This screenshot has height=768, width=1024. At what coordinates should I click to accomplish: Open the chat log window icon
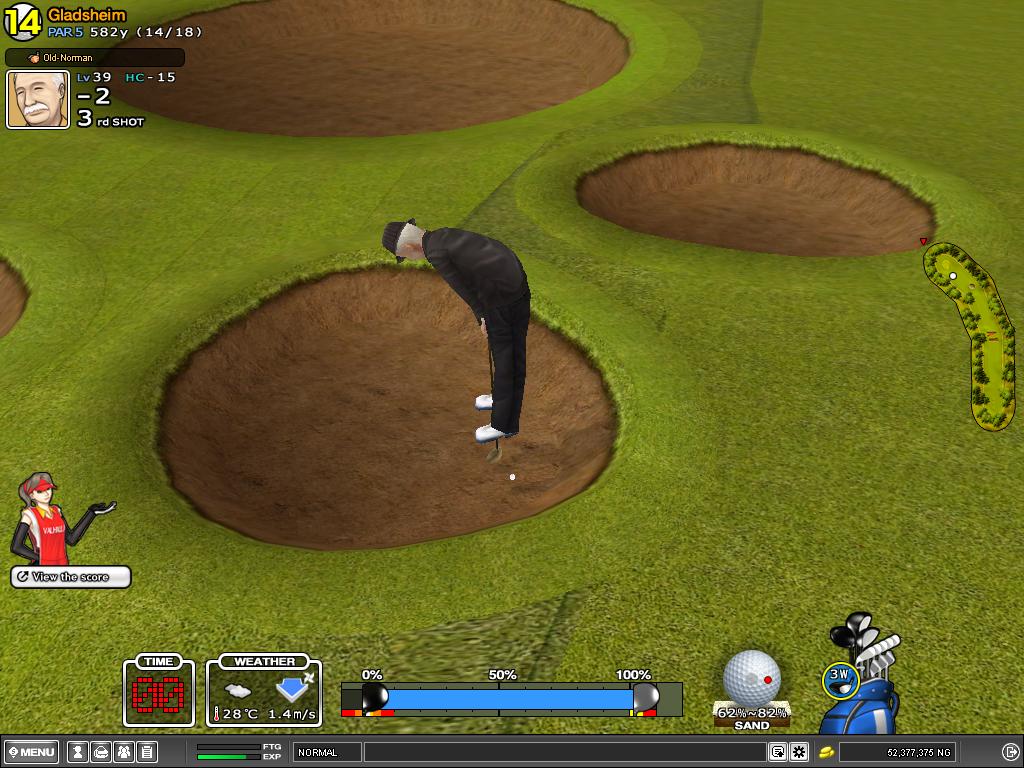point(777,752)
